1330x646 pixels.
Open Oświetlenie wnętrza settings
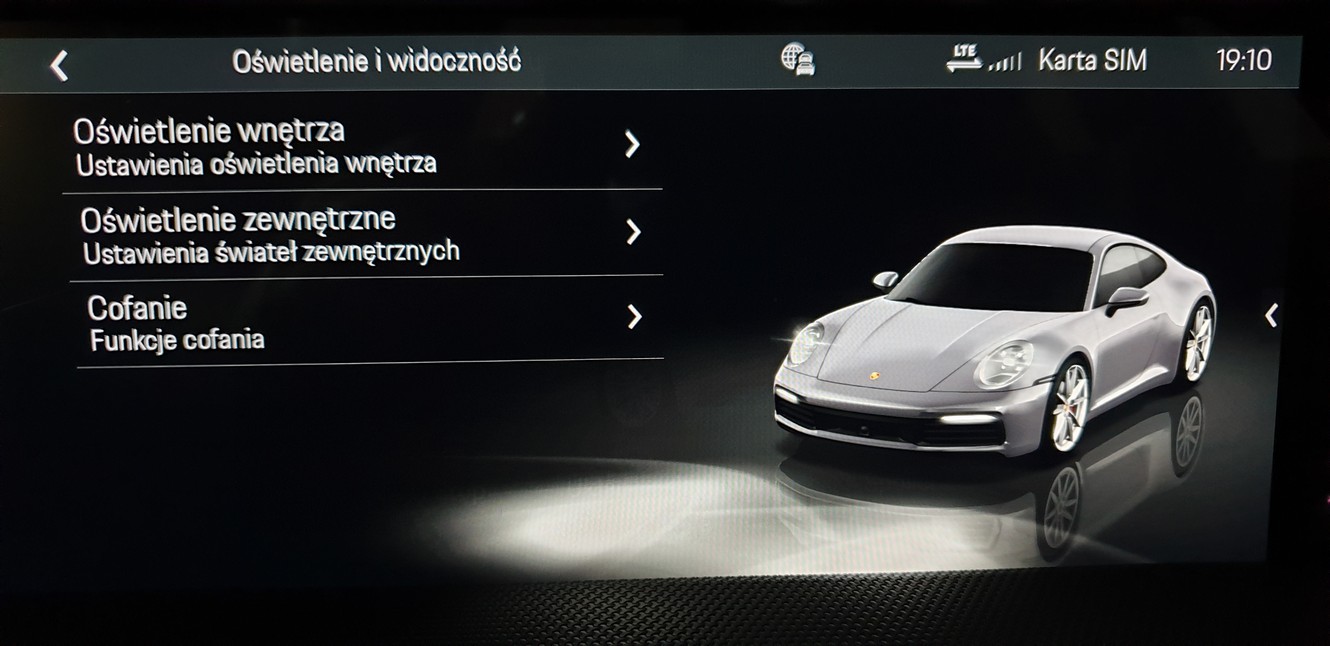tap(360, 146)
